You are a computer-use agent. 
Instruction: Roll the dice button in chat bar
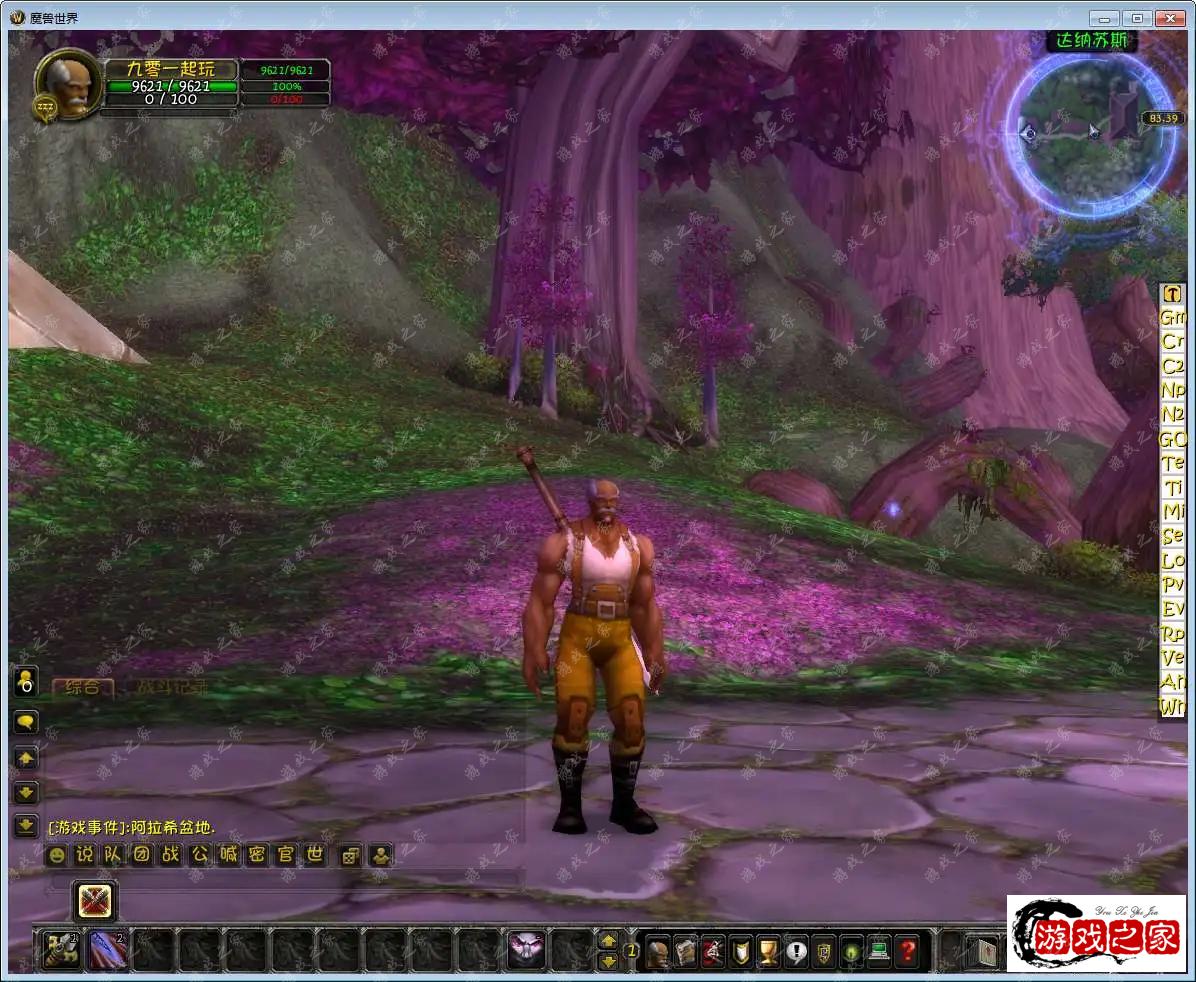350,855
